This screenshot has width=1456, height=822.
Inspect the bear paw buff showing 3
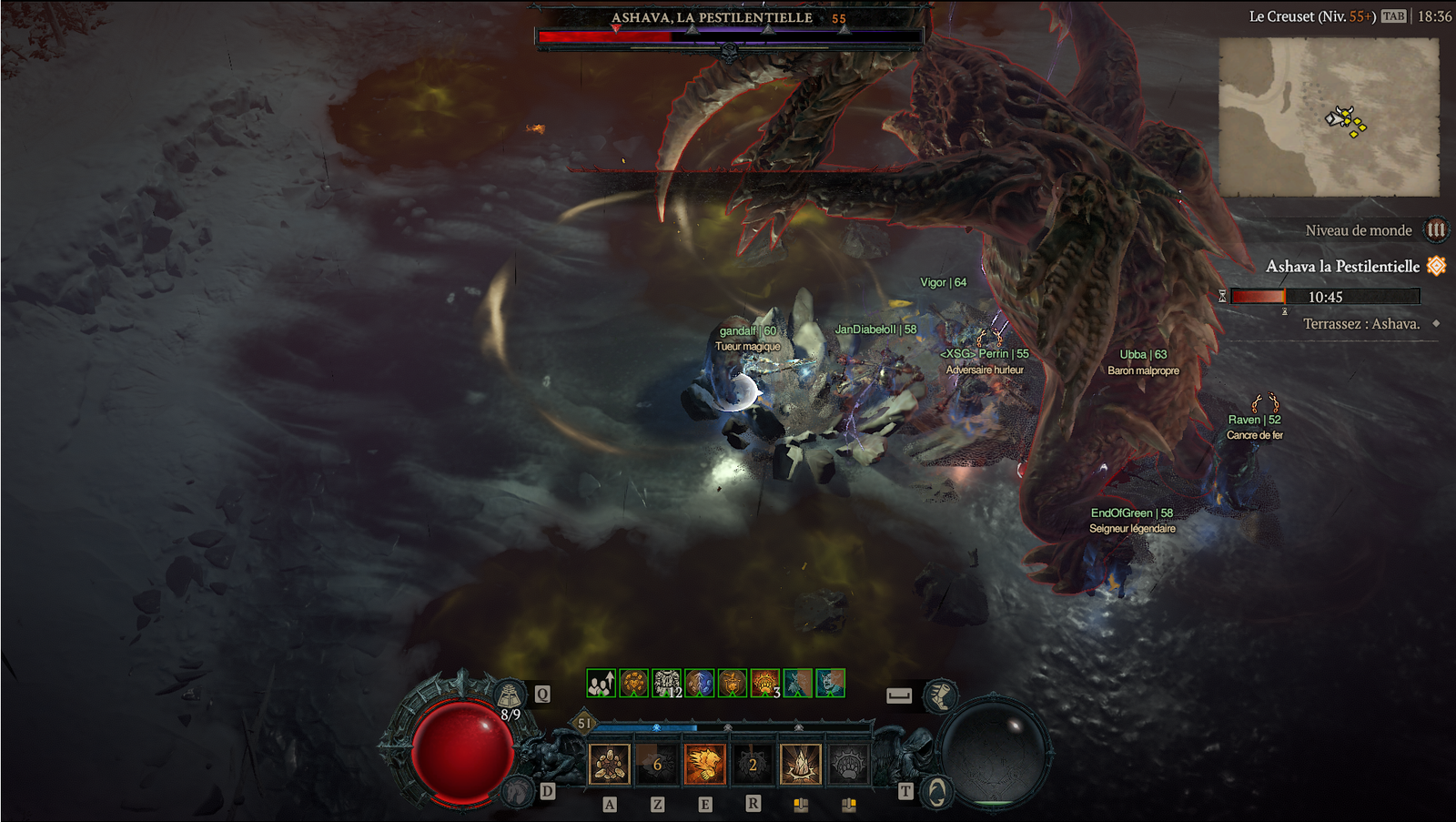(764, 683)
